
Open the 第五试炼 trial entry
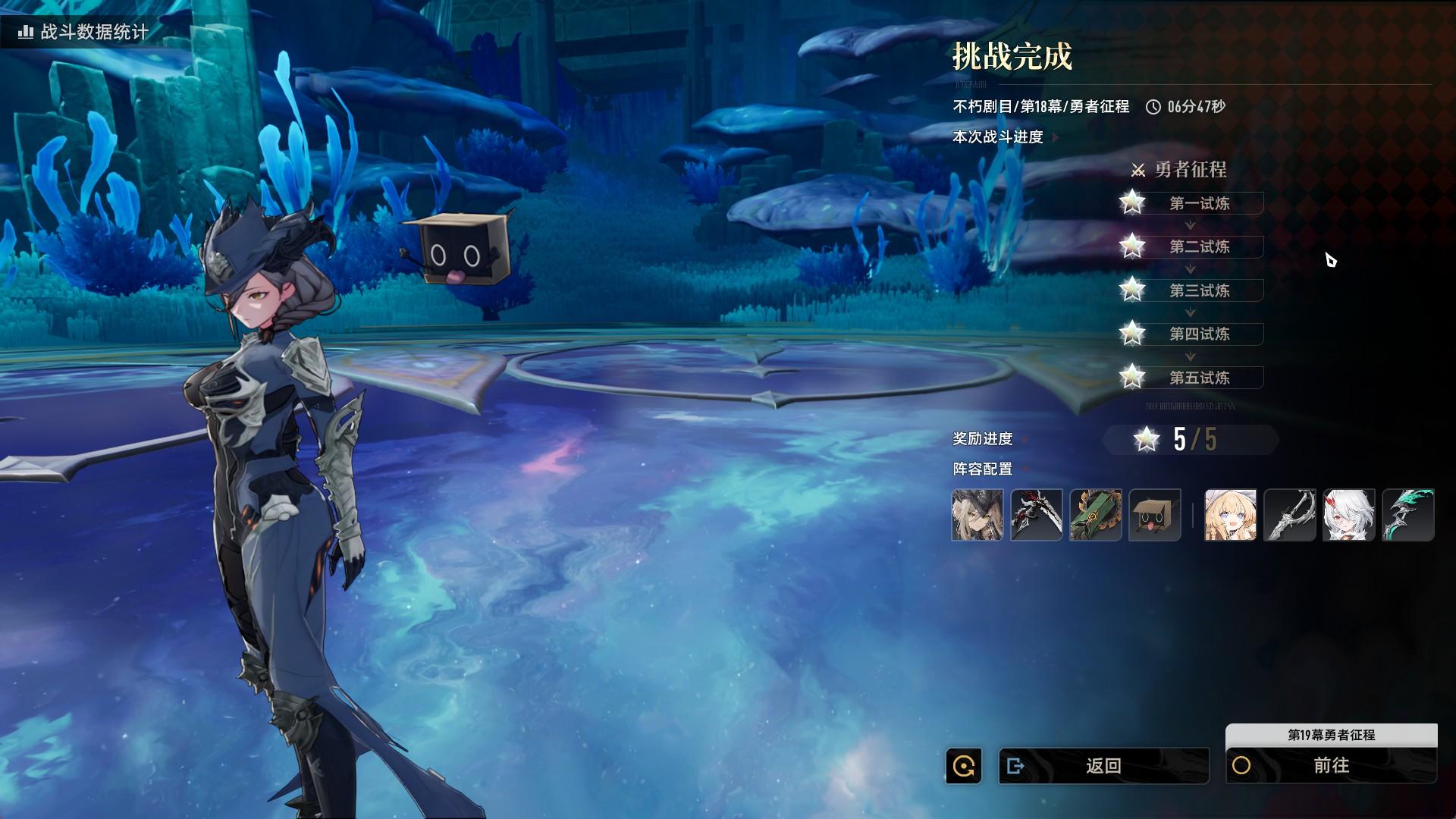1199,378
